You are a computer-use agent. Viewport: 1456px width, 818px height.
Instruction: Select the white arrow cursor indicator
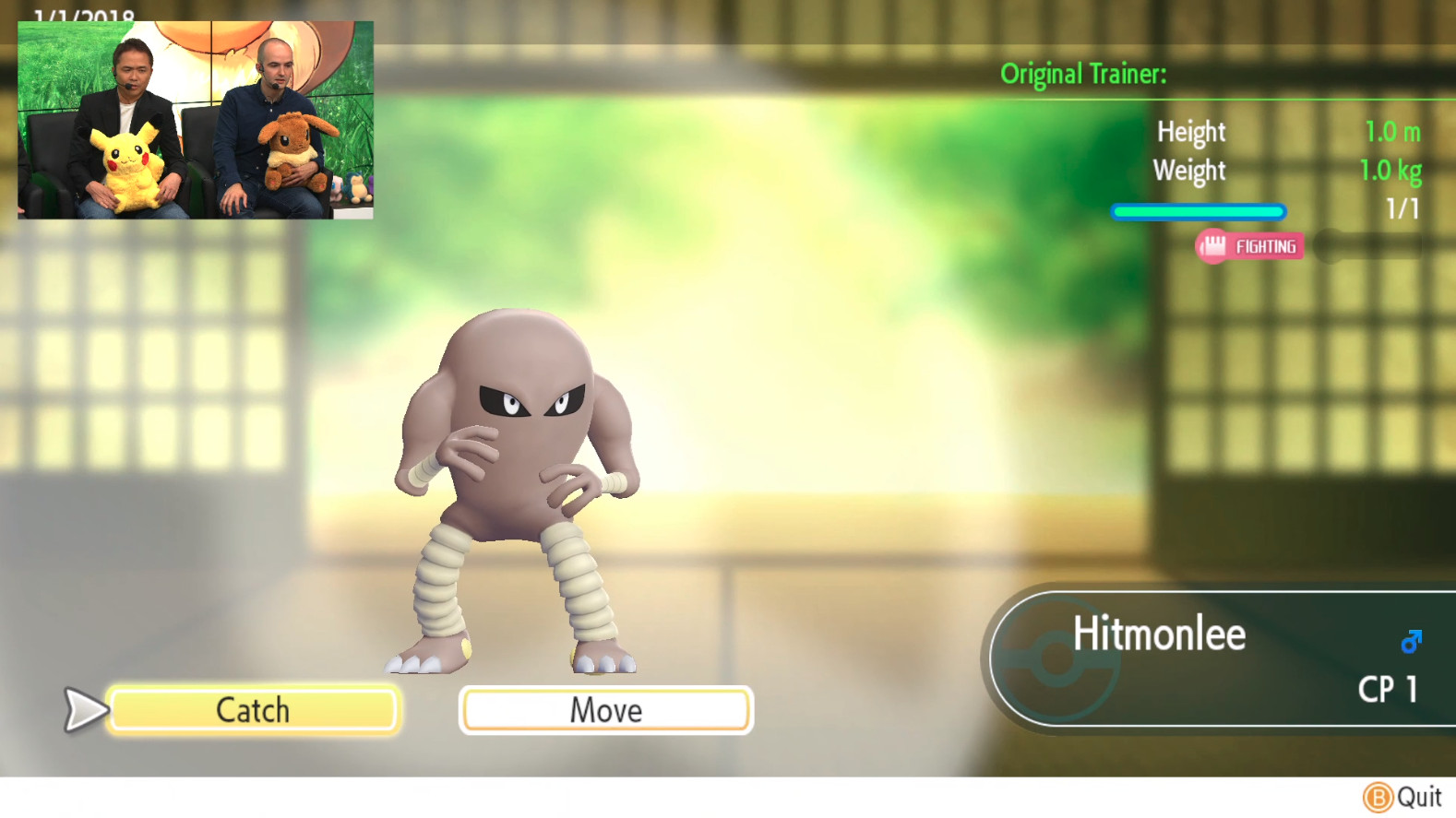click(81, 709)
